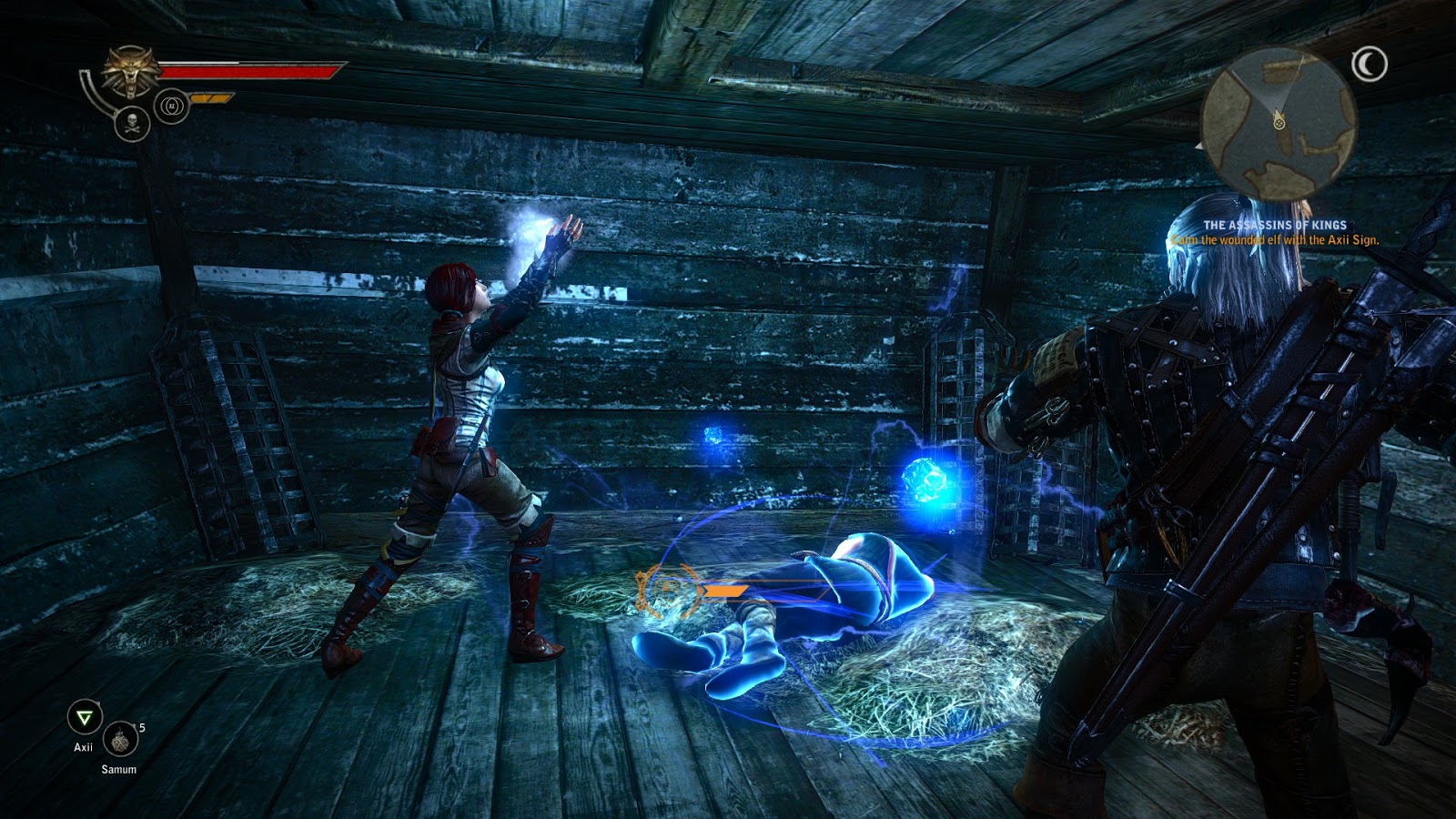Click the glowing blue orb near the elf

pyautogui.click(x=928, y=482)
